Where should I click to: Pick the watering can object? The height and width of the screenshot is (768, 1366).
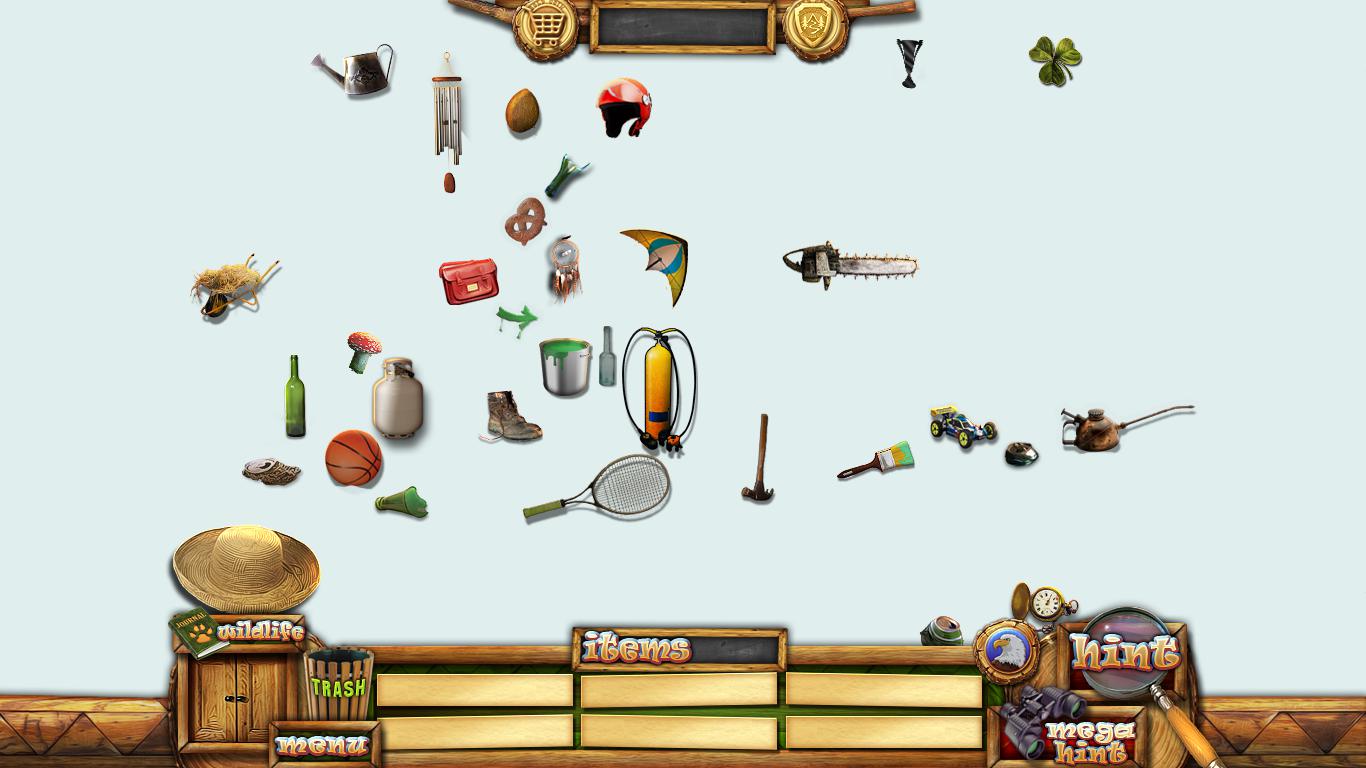click(x=357, y=70)
